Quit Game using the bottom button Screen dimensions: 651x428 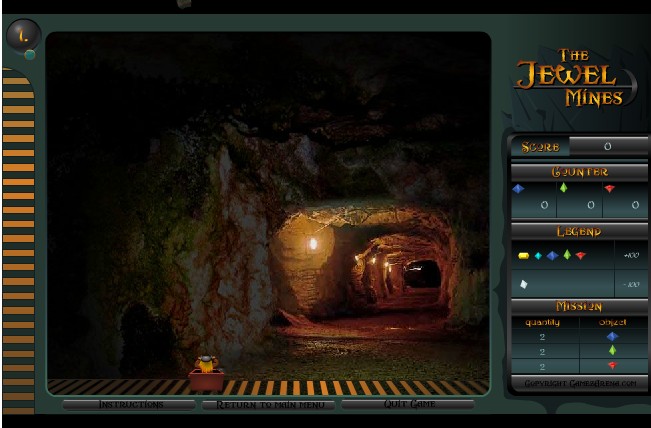(408, 405)
